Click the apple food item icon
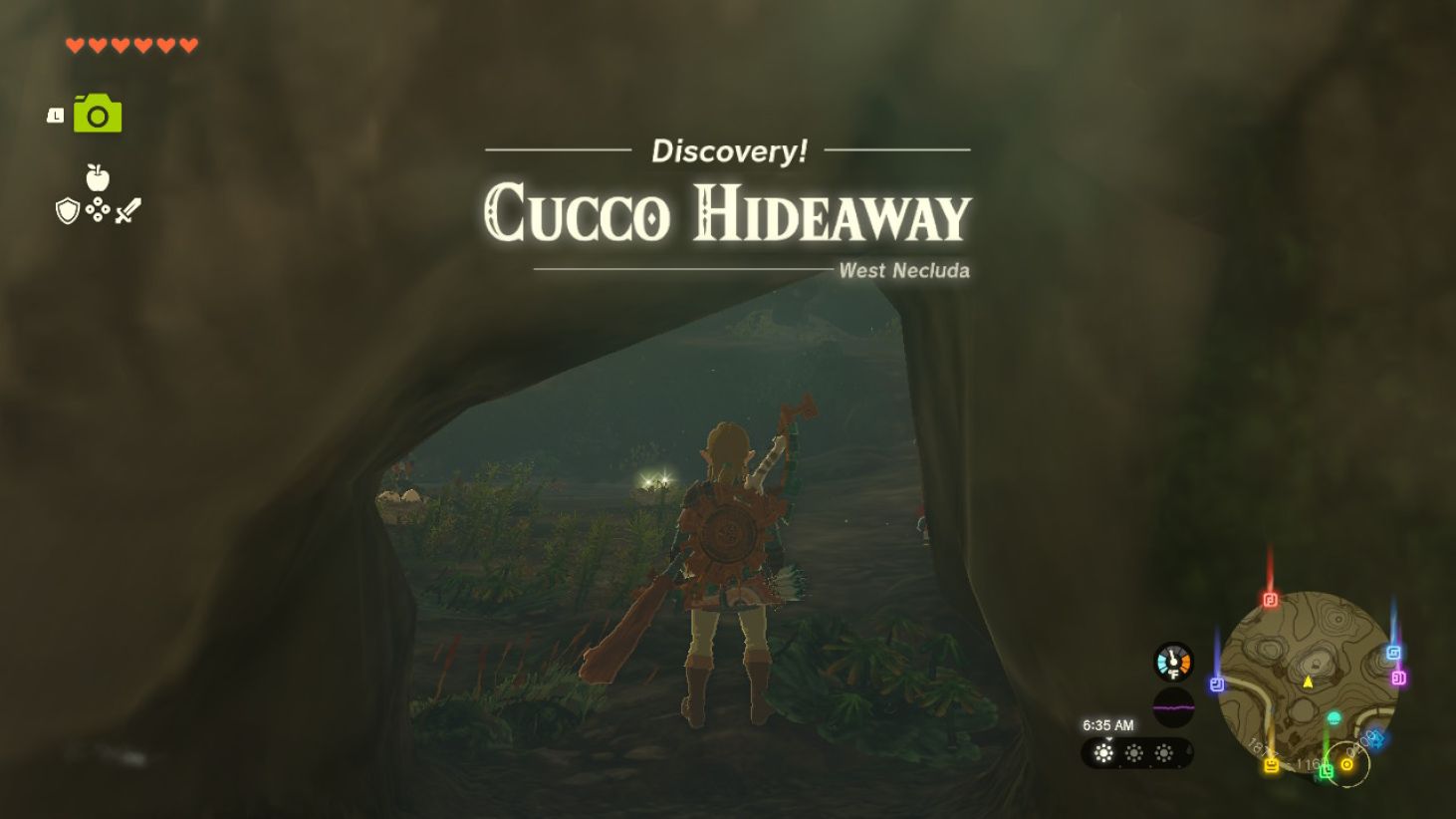The height and width of the screenshot is (819, 1456). pos(97,177)
